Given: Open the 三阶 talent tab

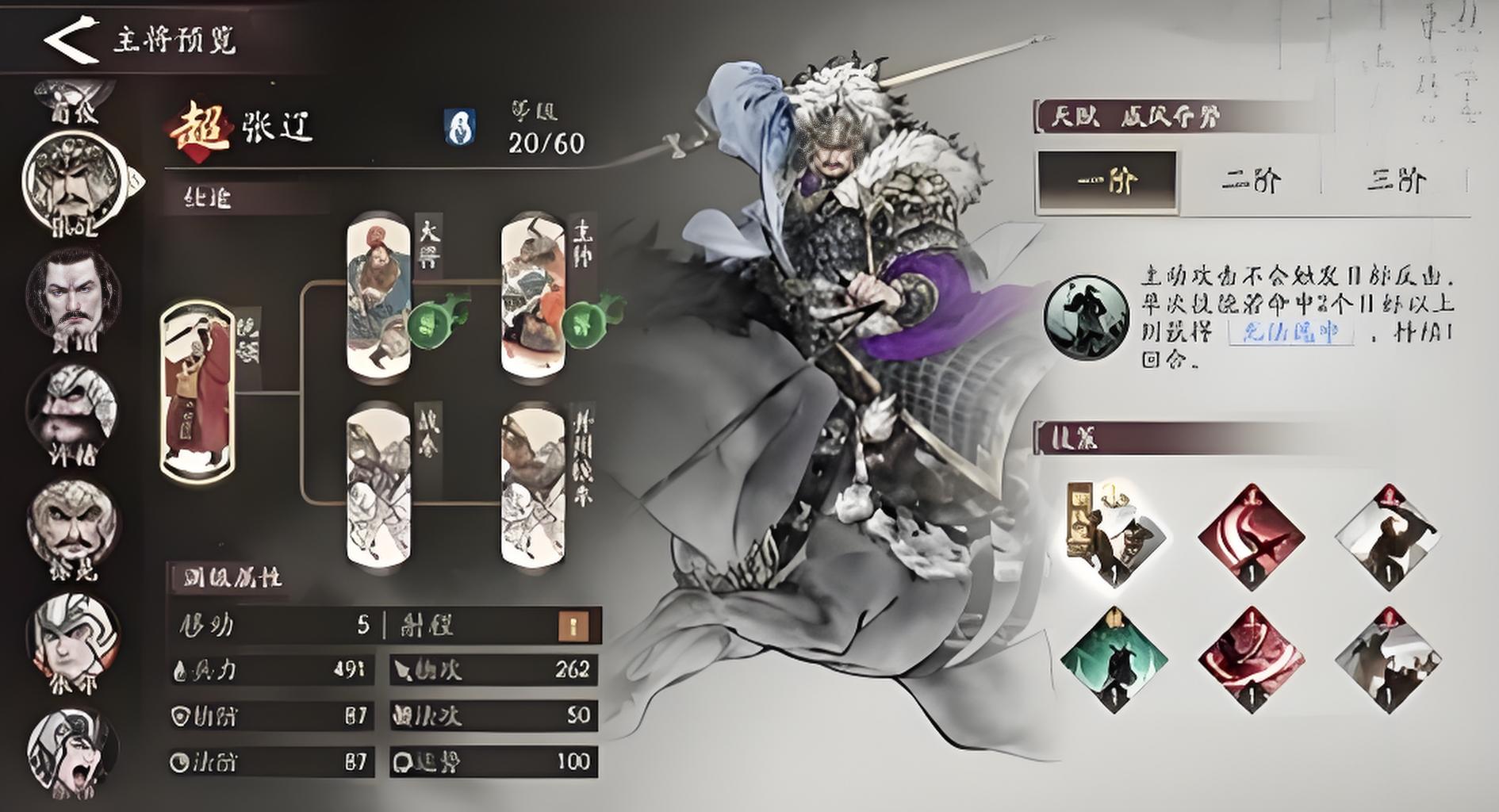Looking at the screenshot, I should pos(1395,182).
